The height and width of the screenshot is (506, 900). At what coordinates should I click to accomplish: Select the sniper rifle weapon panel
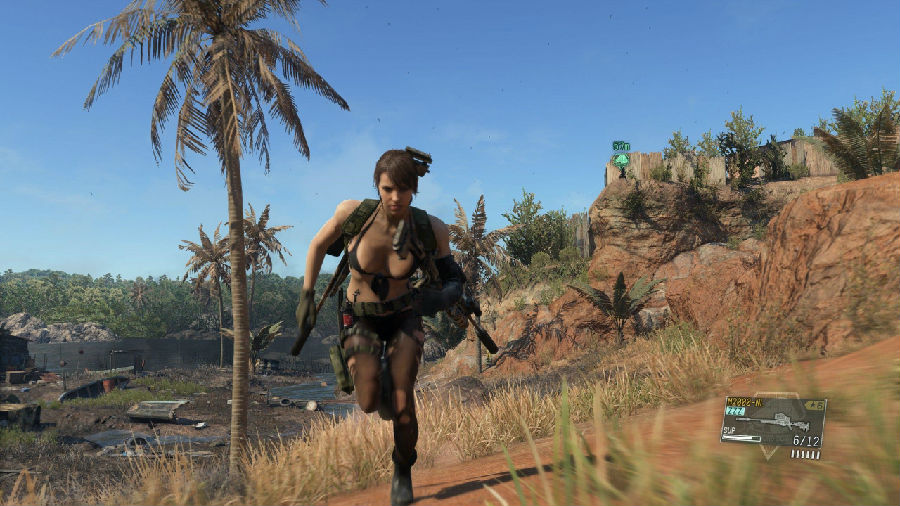coord(773,422)
